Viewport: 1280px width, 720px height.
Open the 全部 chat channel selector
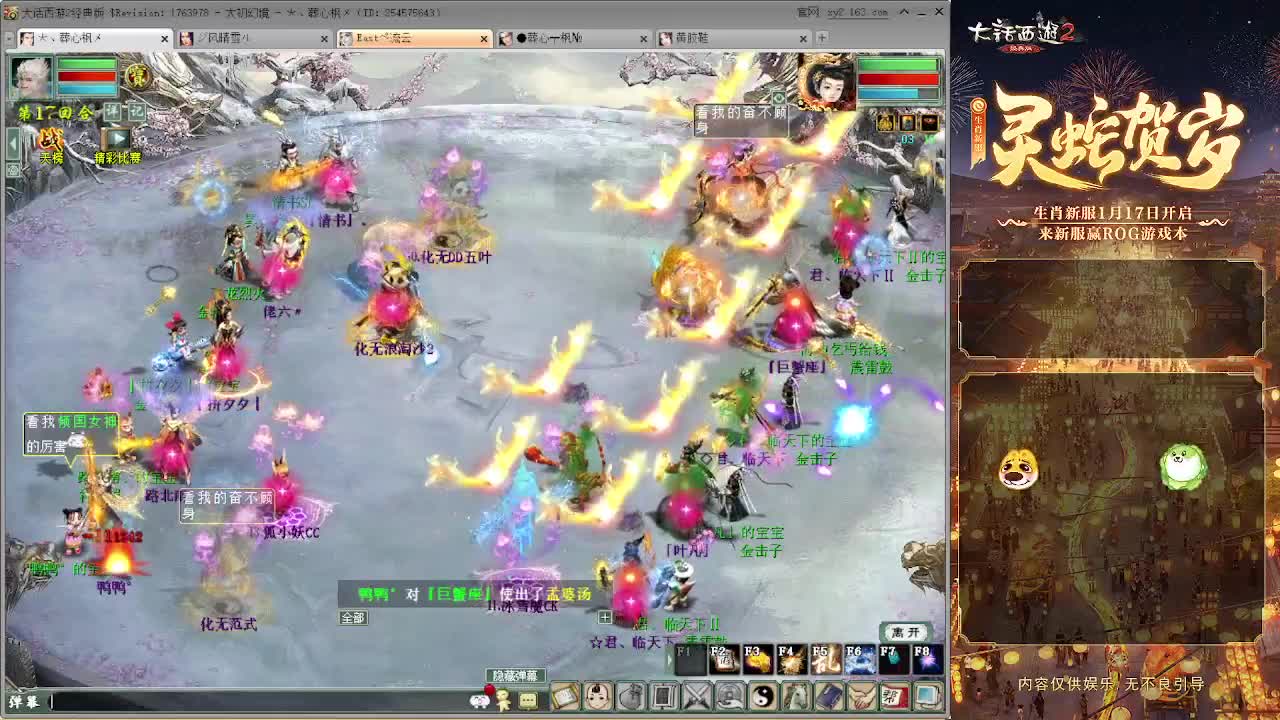(x=352, y=618)
